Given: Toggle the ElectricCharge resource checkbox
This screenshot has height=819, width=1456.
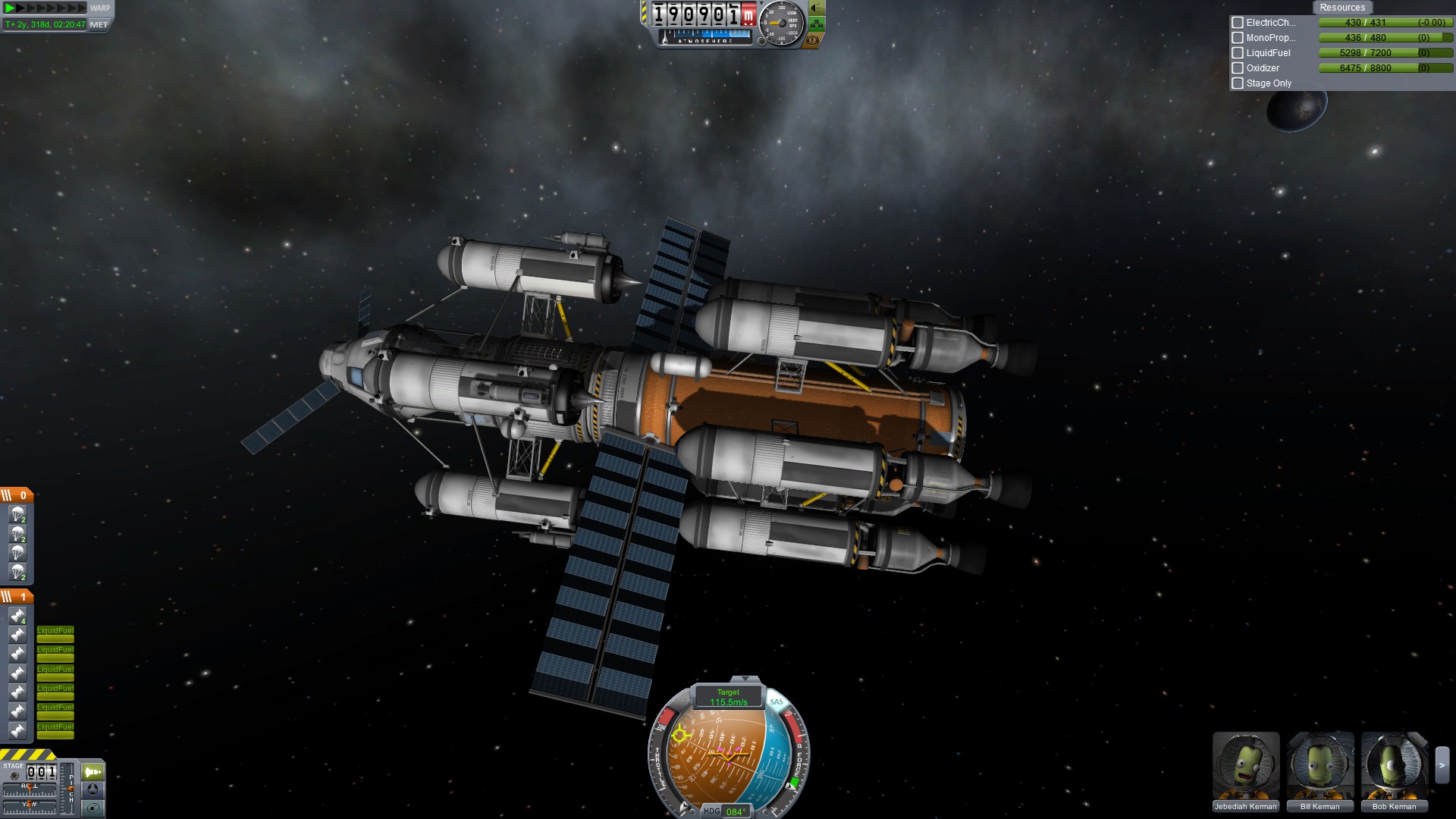Looking at the screenshot, I should click(x=1238, y=23).
